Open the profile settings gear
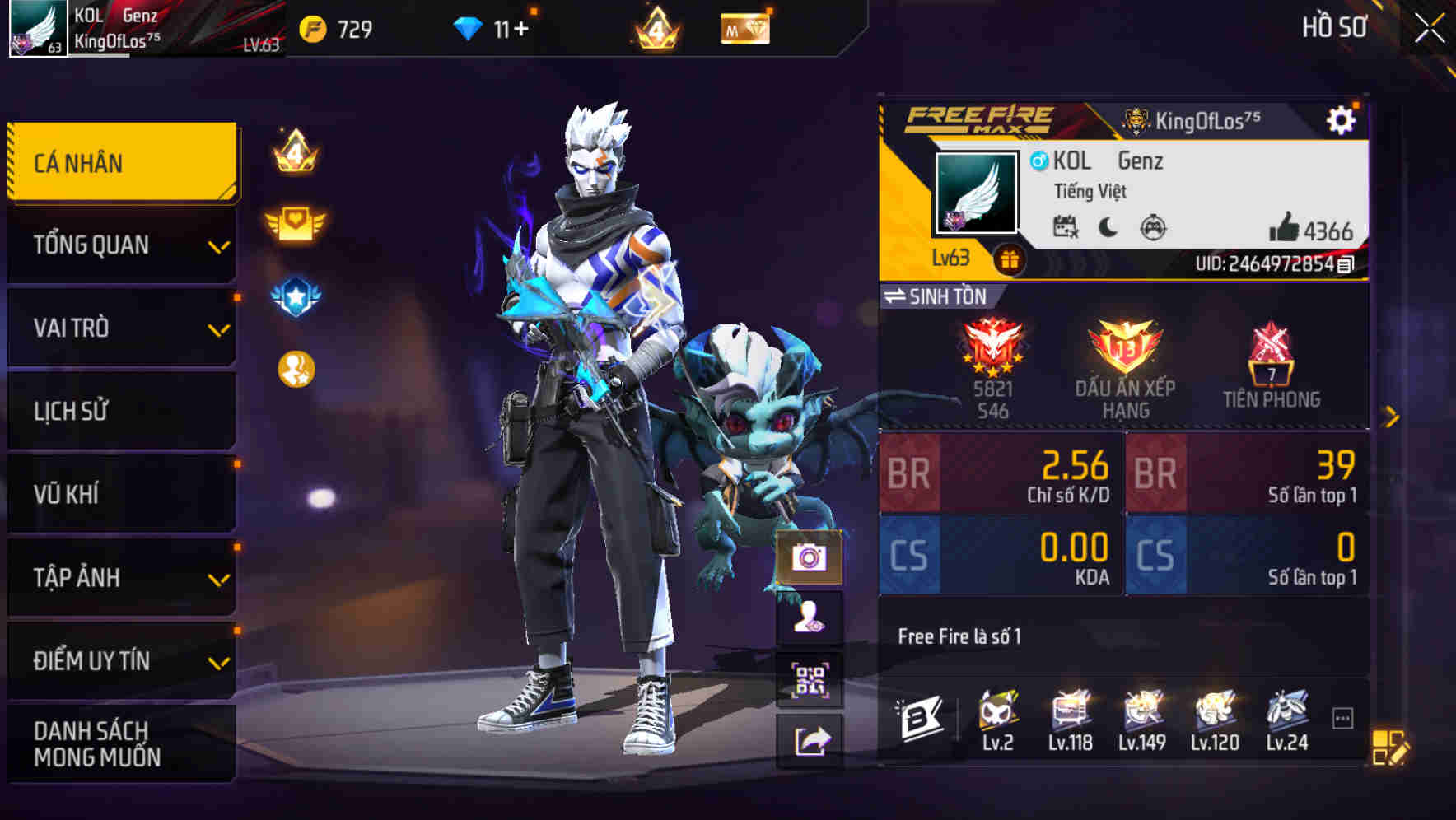Image resolution: width=1456 pixels, height=820 pixels. click(x=1342, y=119)
